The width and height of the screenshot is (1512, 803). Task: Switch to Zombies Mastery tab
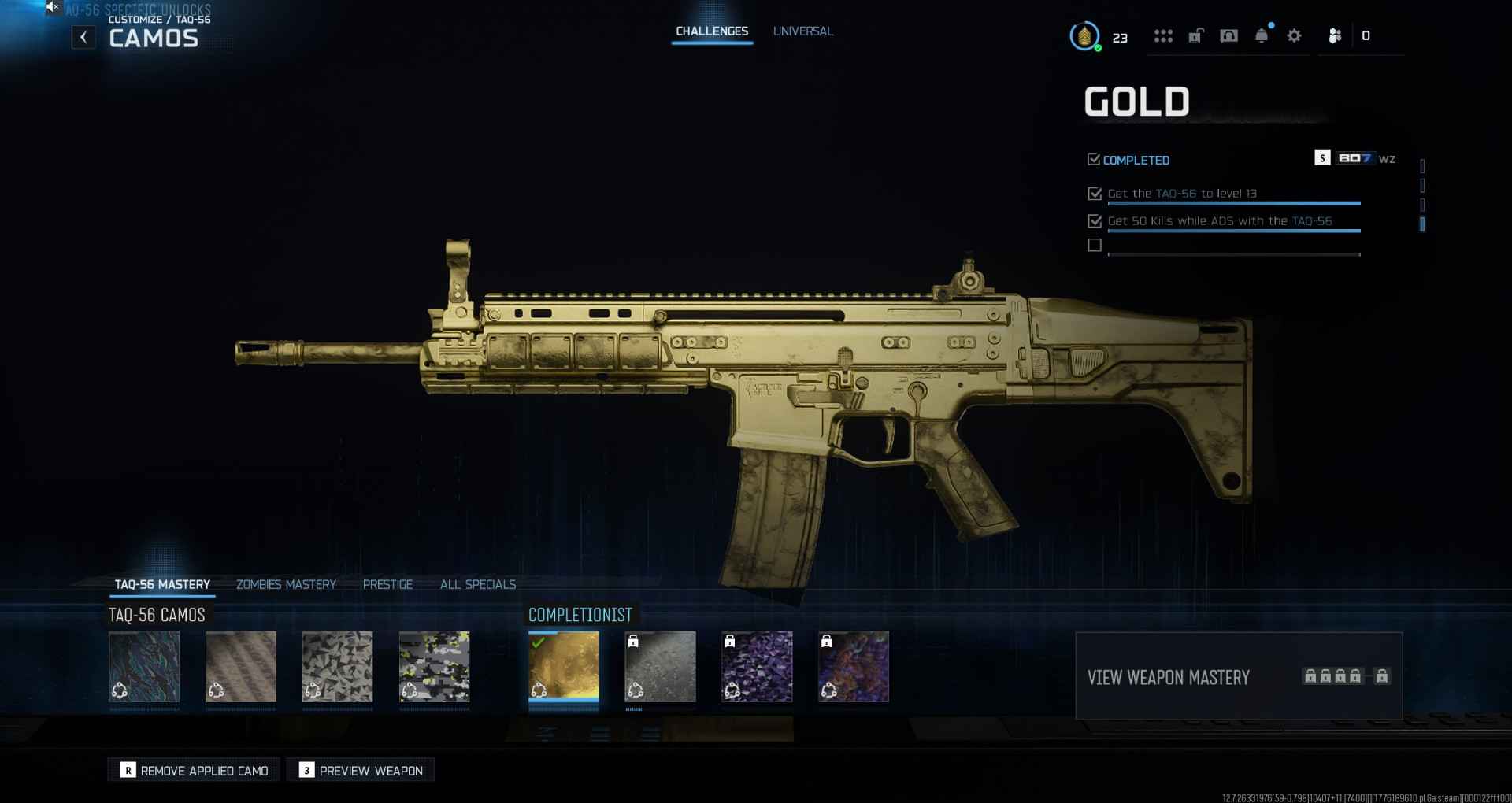[286, 584]
